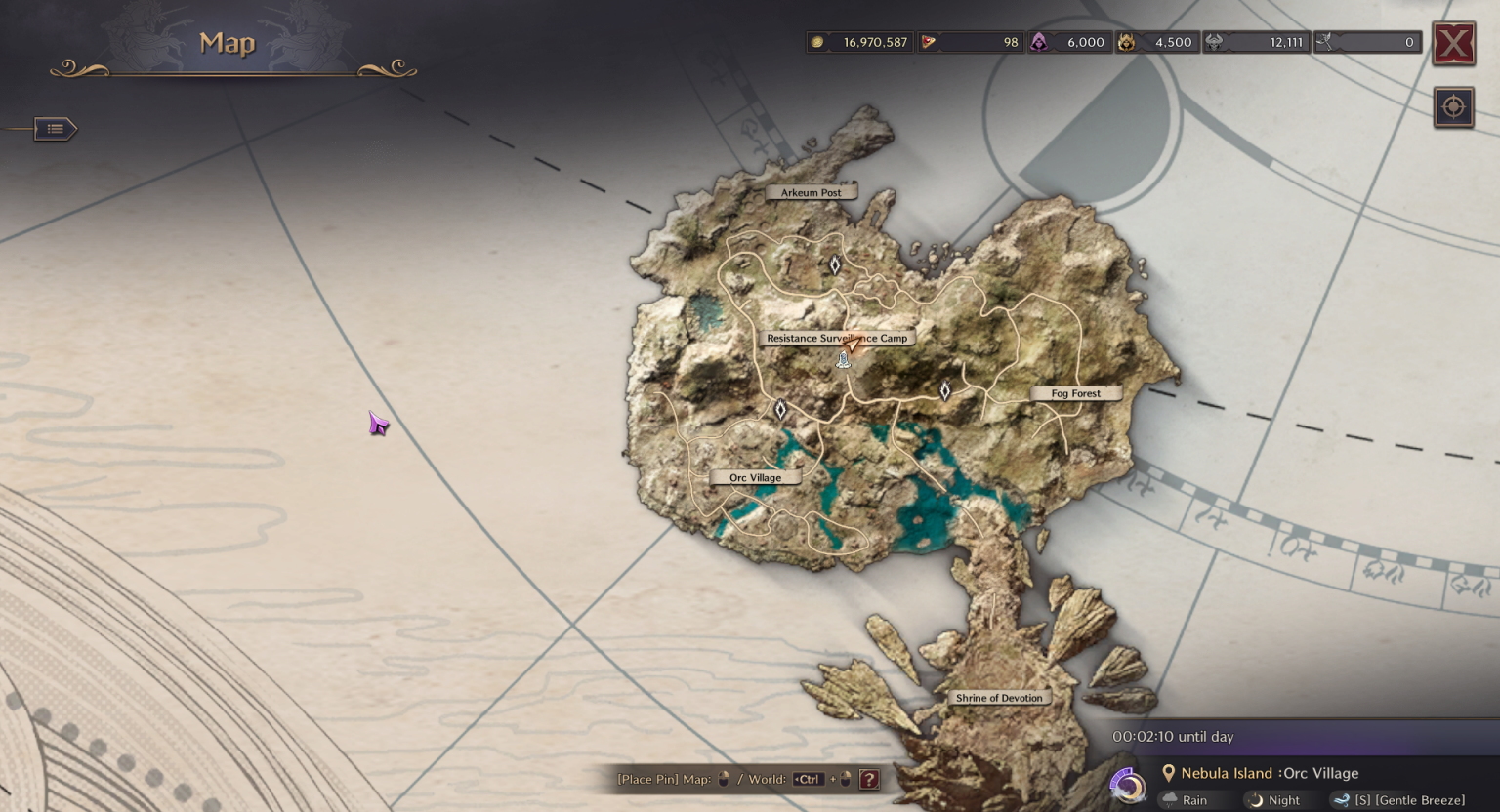Select the waypoint marker above Orc Village
The width and height of the screenshot is (1500, 812).
(x=780, y=410)
